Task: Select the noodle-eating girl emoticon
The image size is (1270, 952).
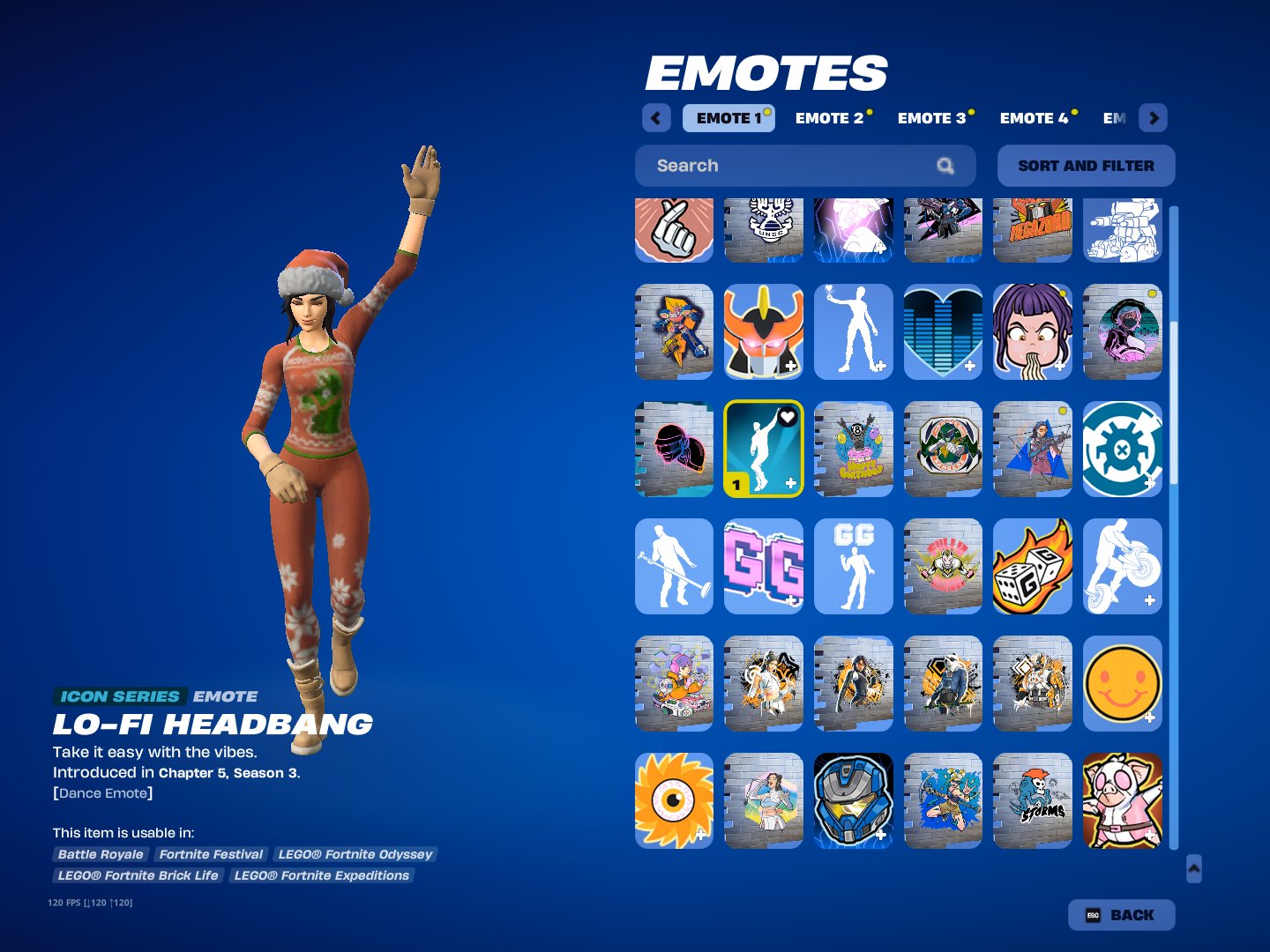Action: pyautogui.click(x=1033, y=332)
